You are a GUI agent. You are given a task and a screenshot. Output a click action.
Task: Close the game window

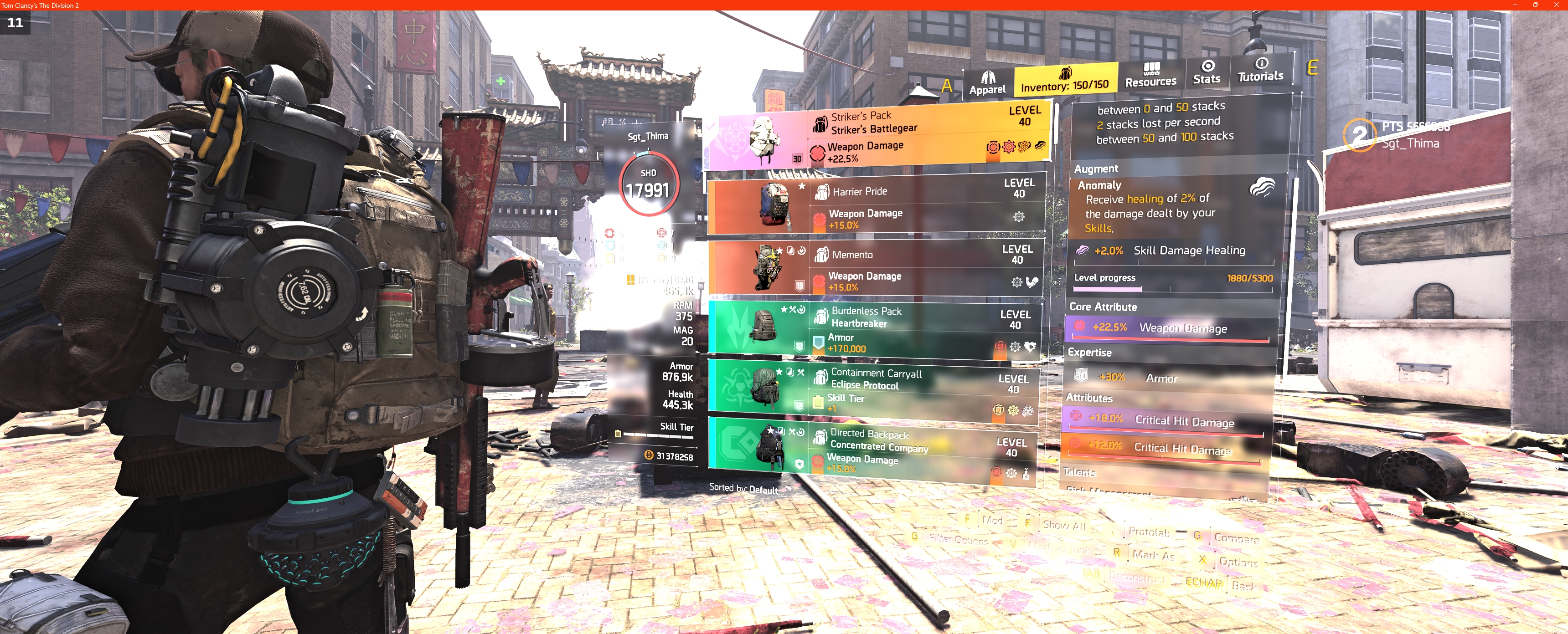click(1557, 5)
